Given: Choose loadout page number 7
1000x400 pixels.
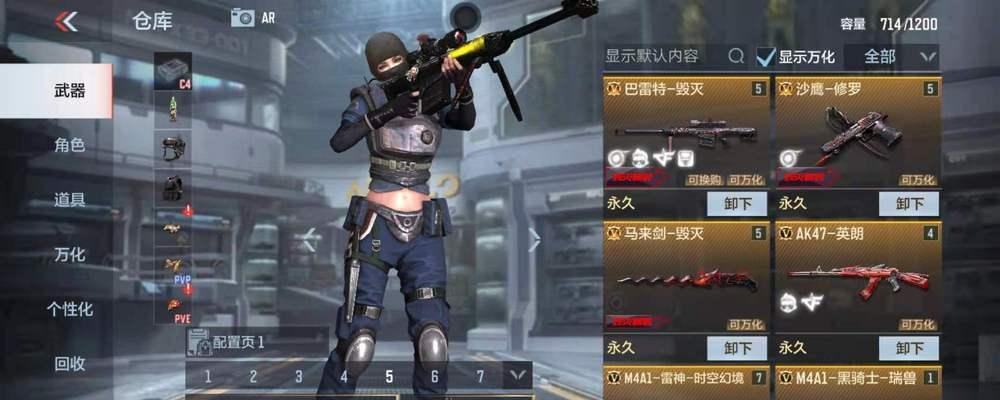Looking at the screenshot, I should 480,376.
